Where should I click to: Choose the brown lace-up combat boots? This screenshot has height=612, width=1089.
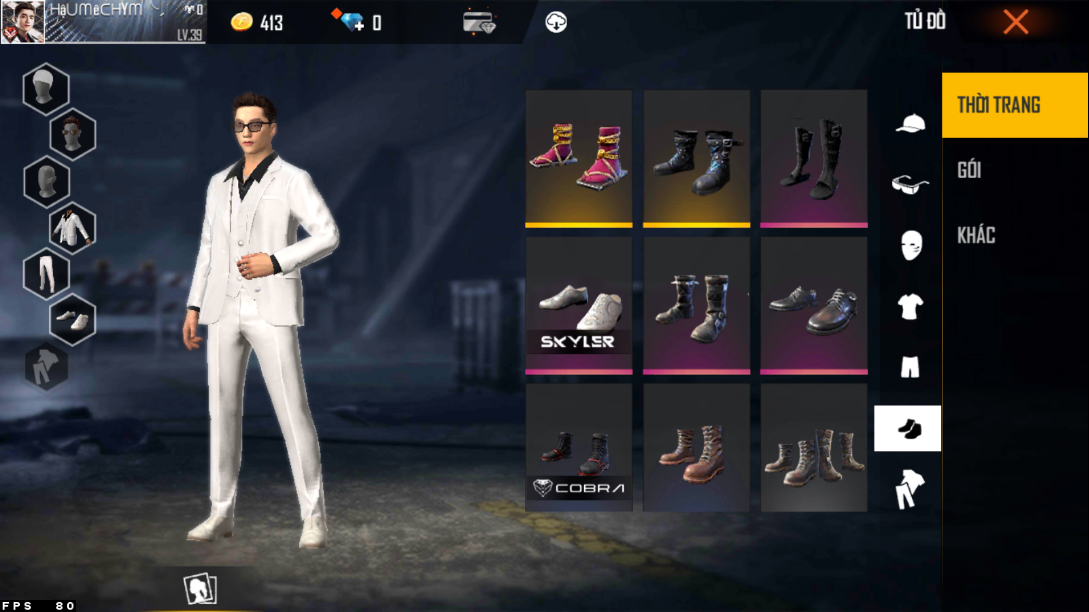[697, 447]
